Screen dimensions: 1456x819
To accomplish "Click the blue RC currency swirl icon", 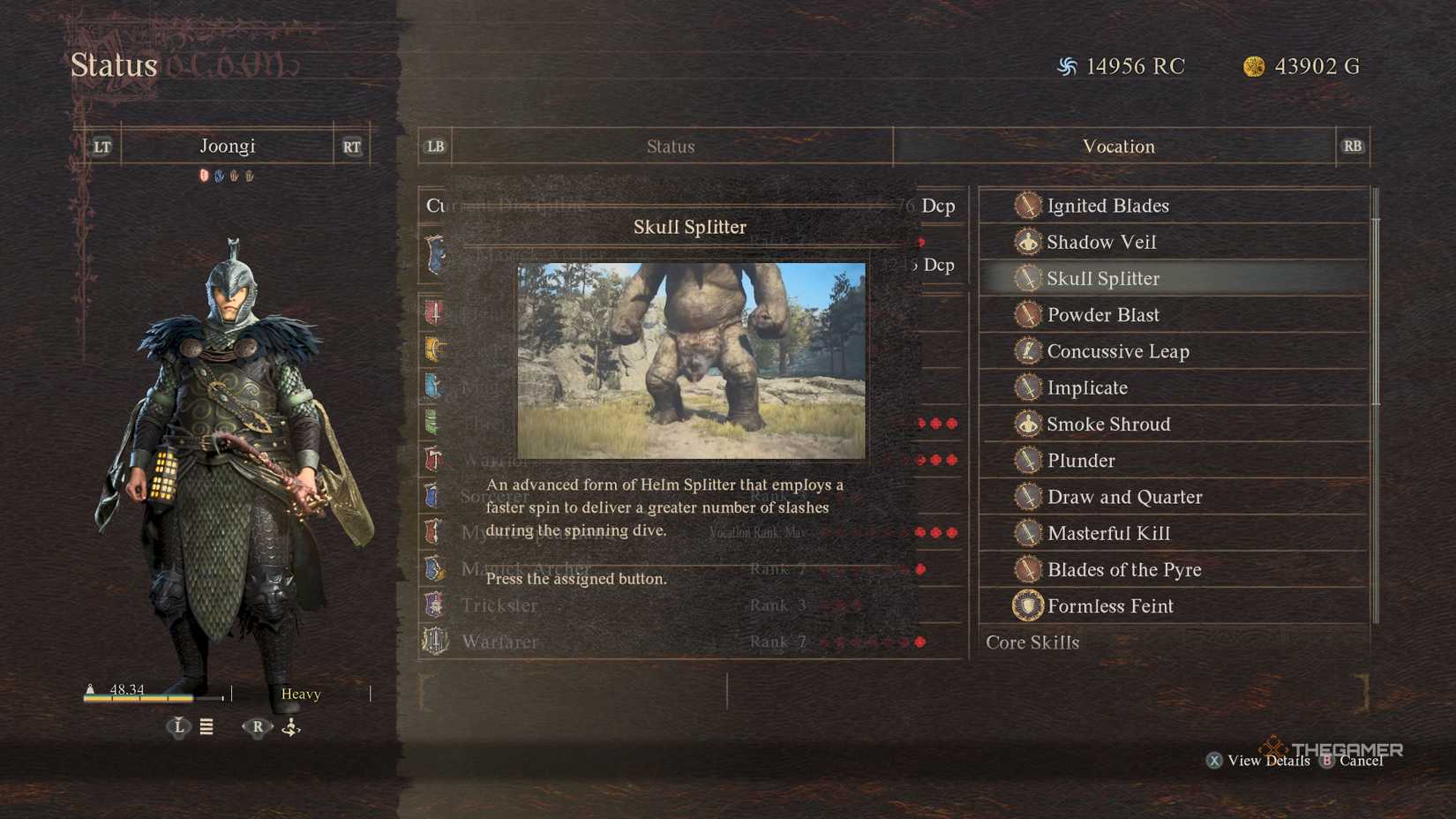I will coord(1069,64).
